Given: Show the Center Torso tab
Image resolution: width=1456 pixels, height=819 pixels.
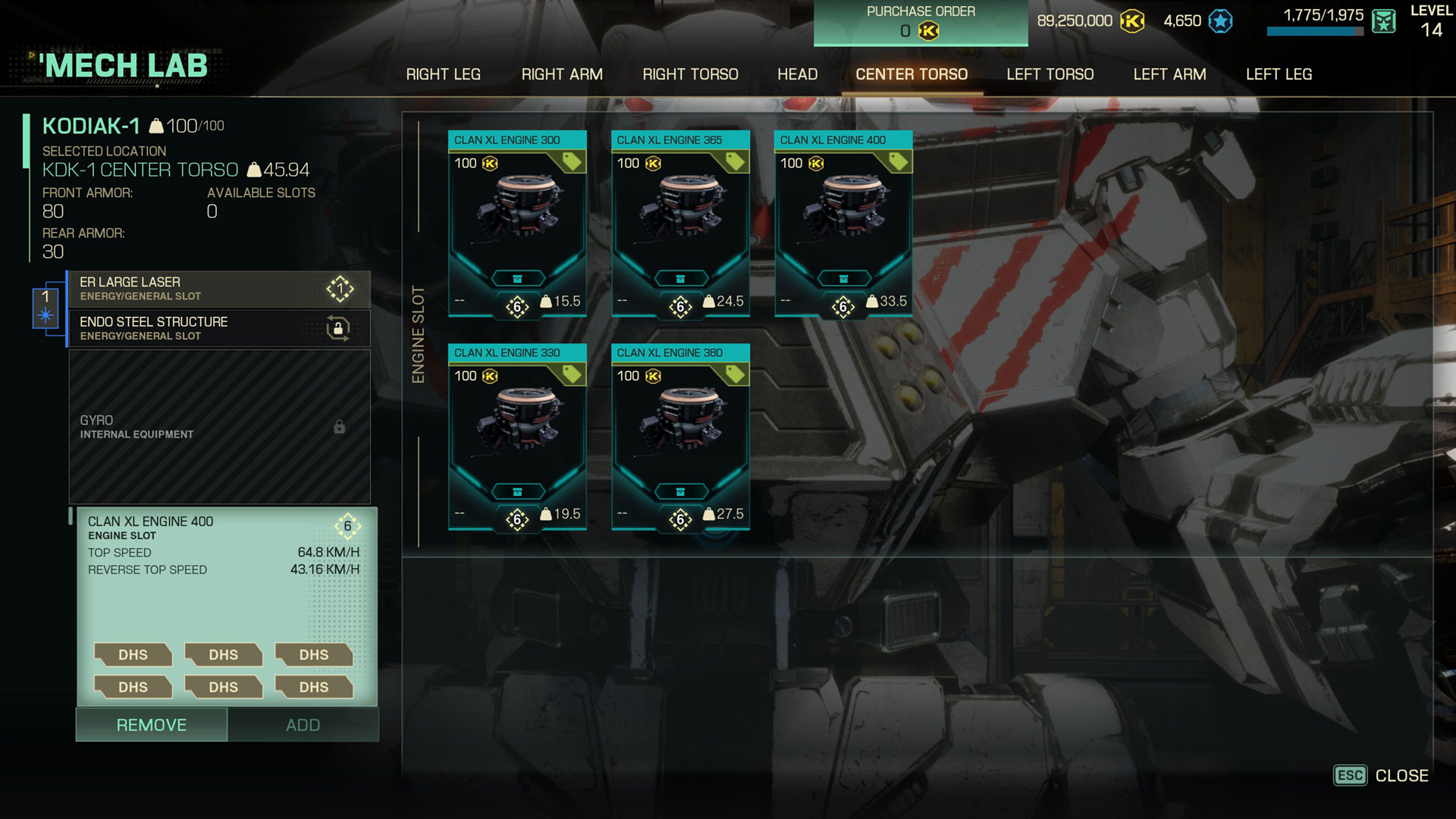Looking at the screenshot, I should tap(912, 74).
